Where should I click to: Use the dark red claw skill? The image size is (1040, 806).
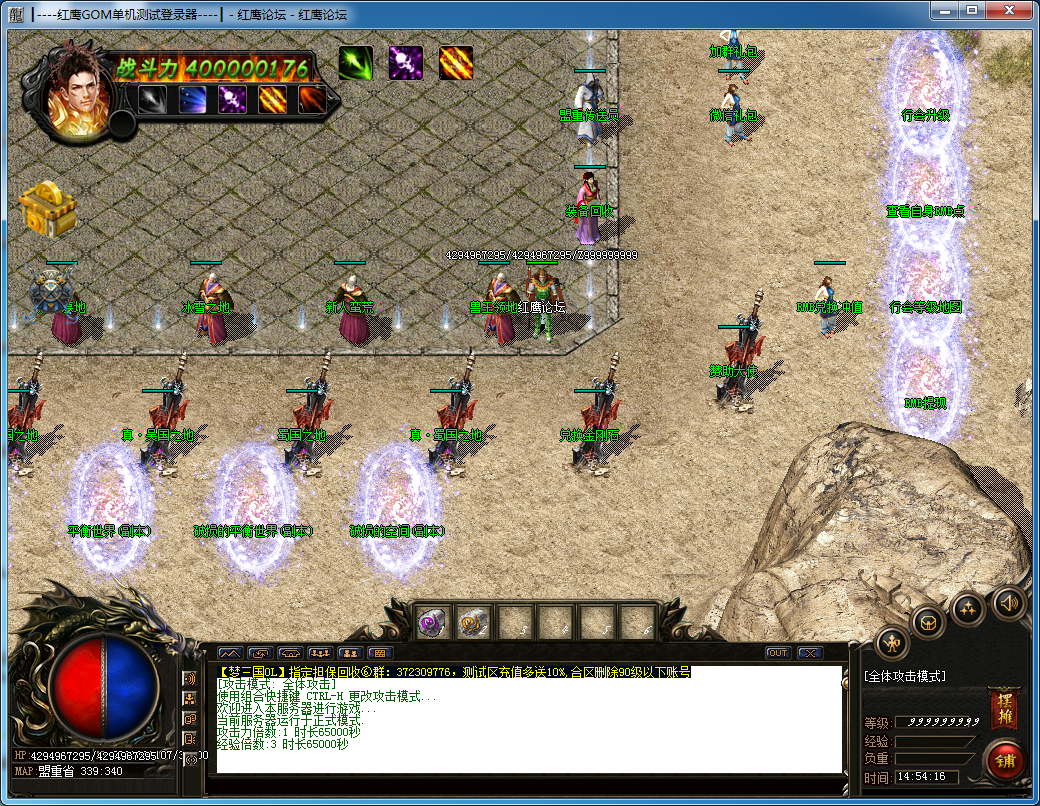(312, 99)
